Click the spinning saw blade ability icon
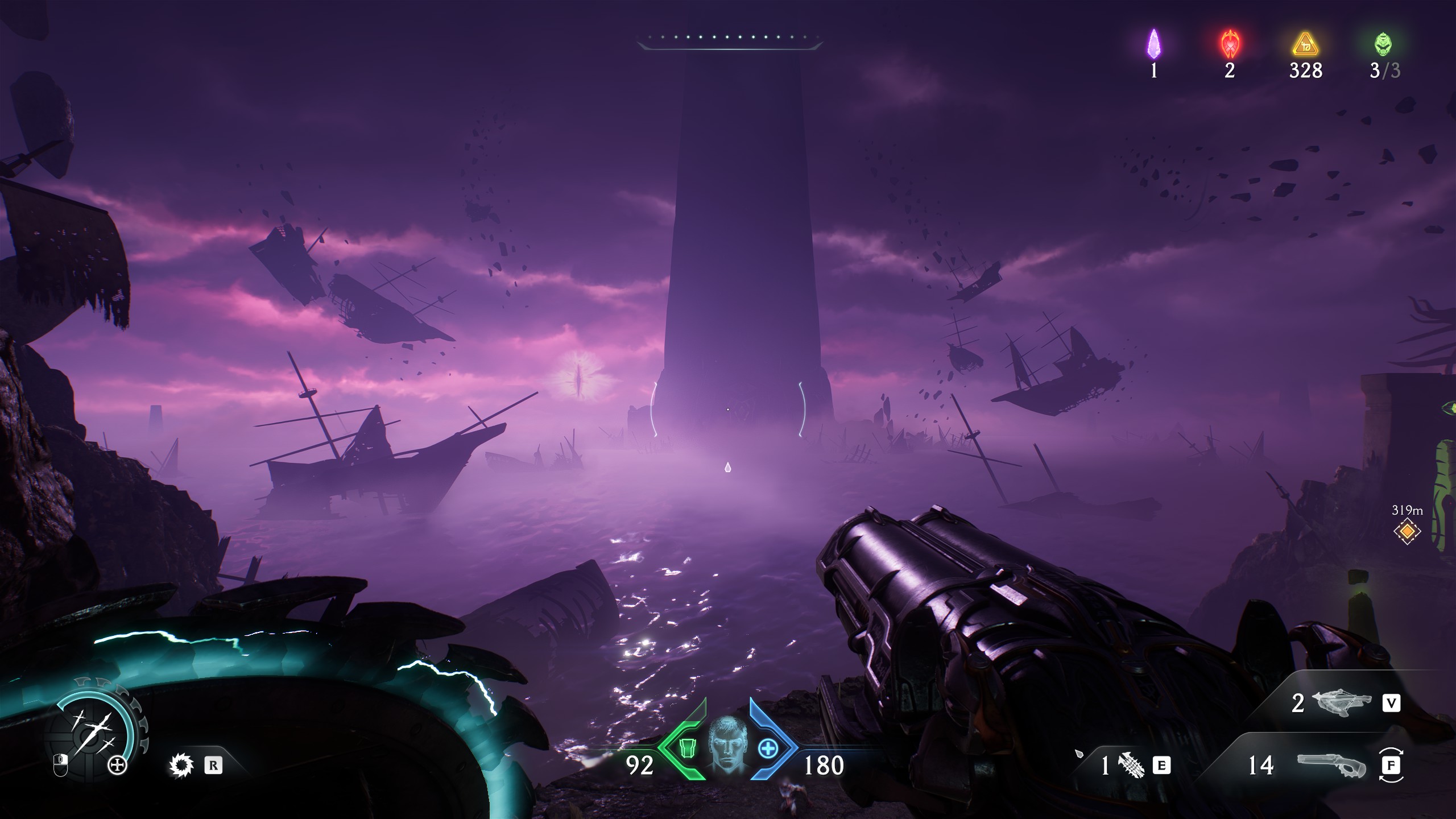The height and width of the screenshot is (819, 1456). [x=181, y=766]
